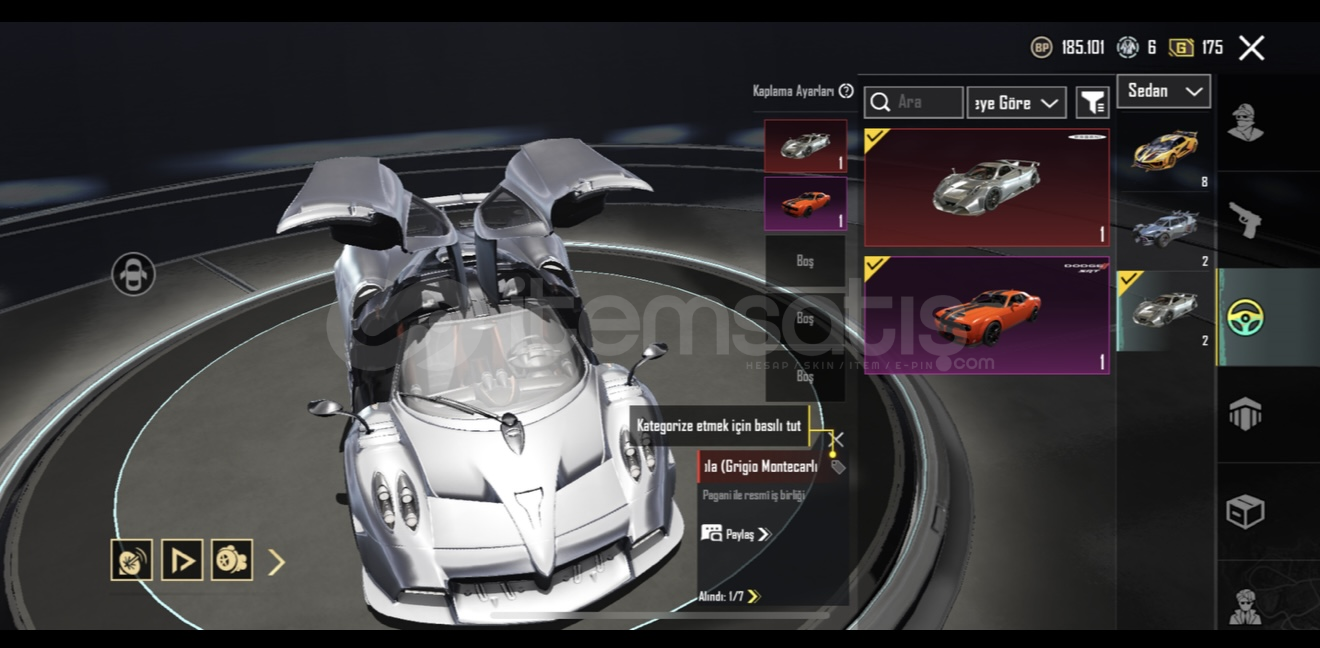
Task: Switch to the steering wheel vehicles tab
Action: pos(1245,316)
